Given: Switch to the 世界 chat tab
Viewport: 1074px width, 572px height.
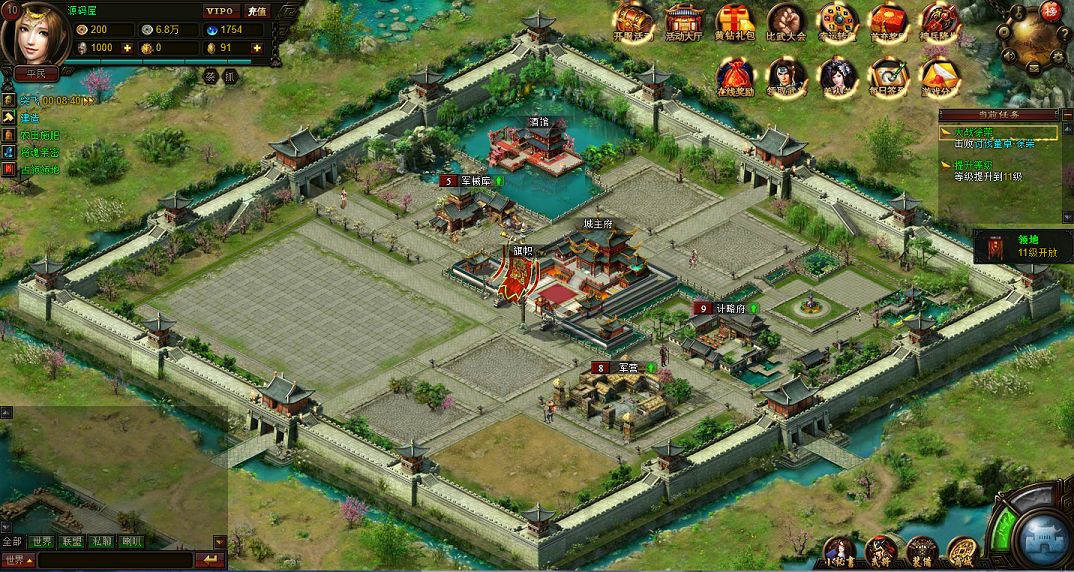Looking at the screenshot, I should [42, 542].
